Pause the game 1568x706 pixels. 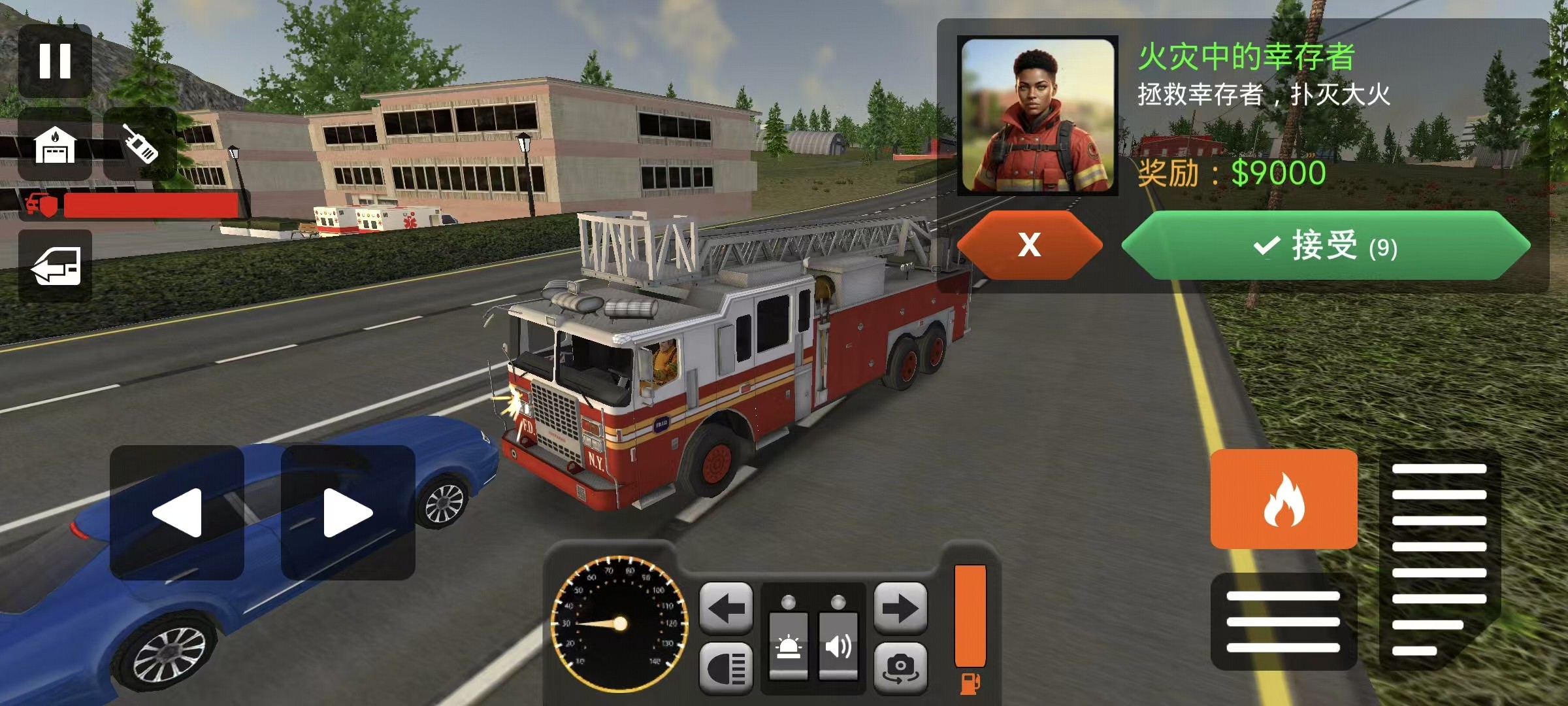[x=55, y=61]
